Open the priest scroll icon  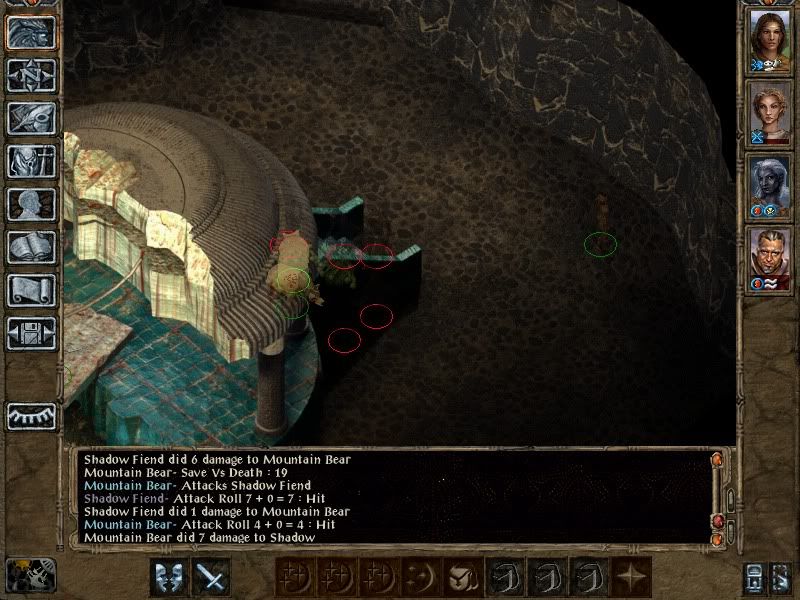[31, 290]
